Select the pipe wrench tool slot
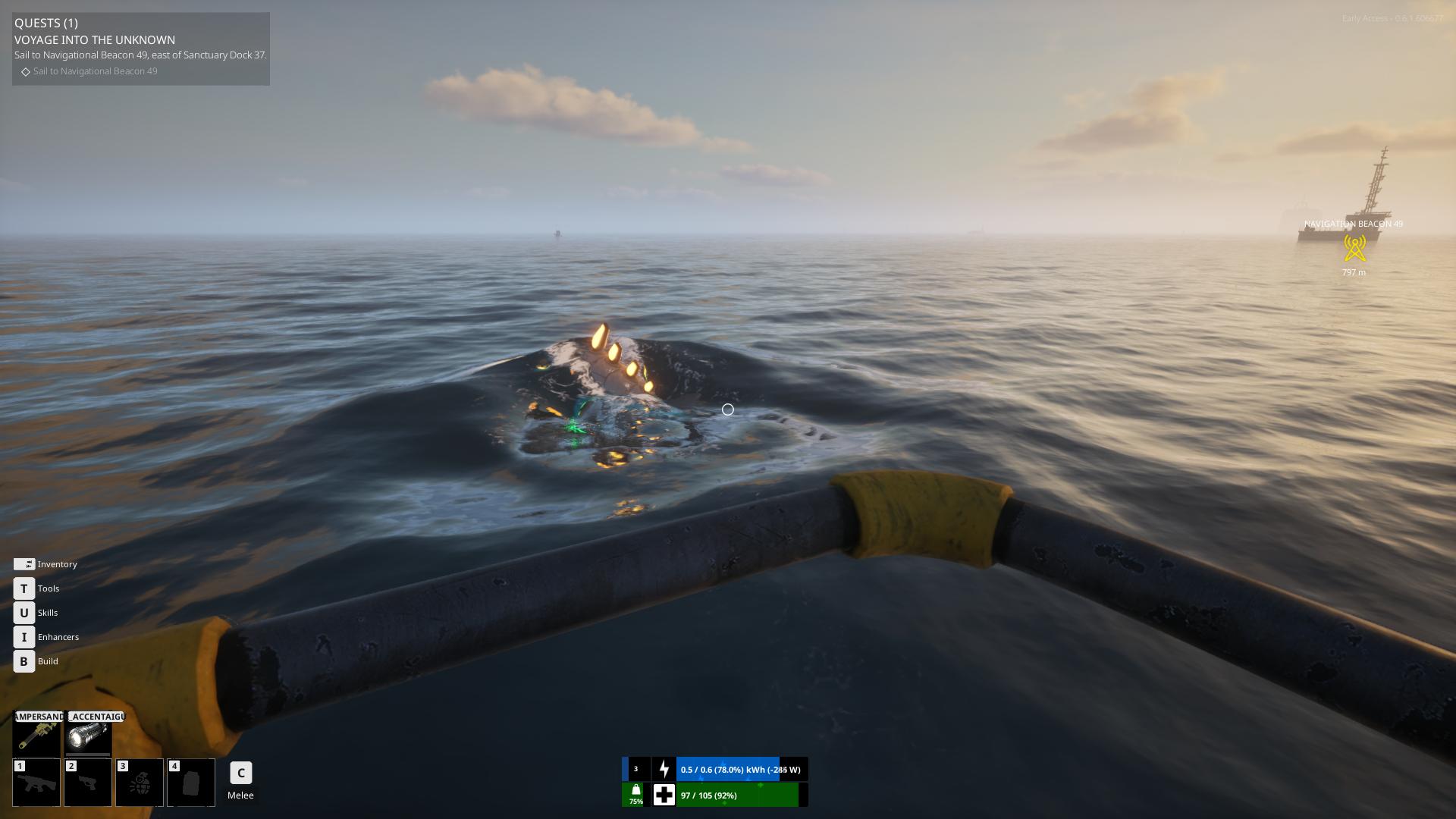 click(x=36, y=734)
